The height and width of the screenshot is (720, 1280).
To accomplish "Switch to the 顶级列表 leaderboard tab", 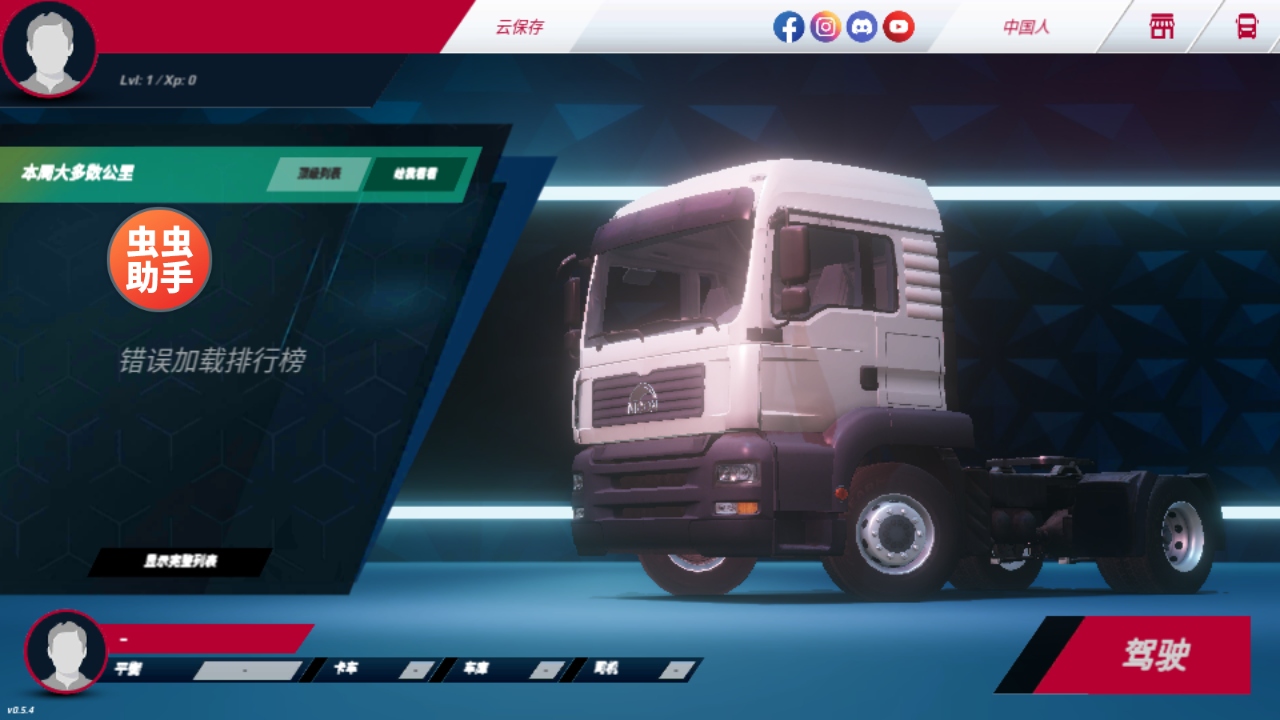I will 319,174.
